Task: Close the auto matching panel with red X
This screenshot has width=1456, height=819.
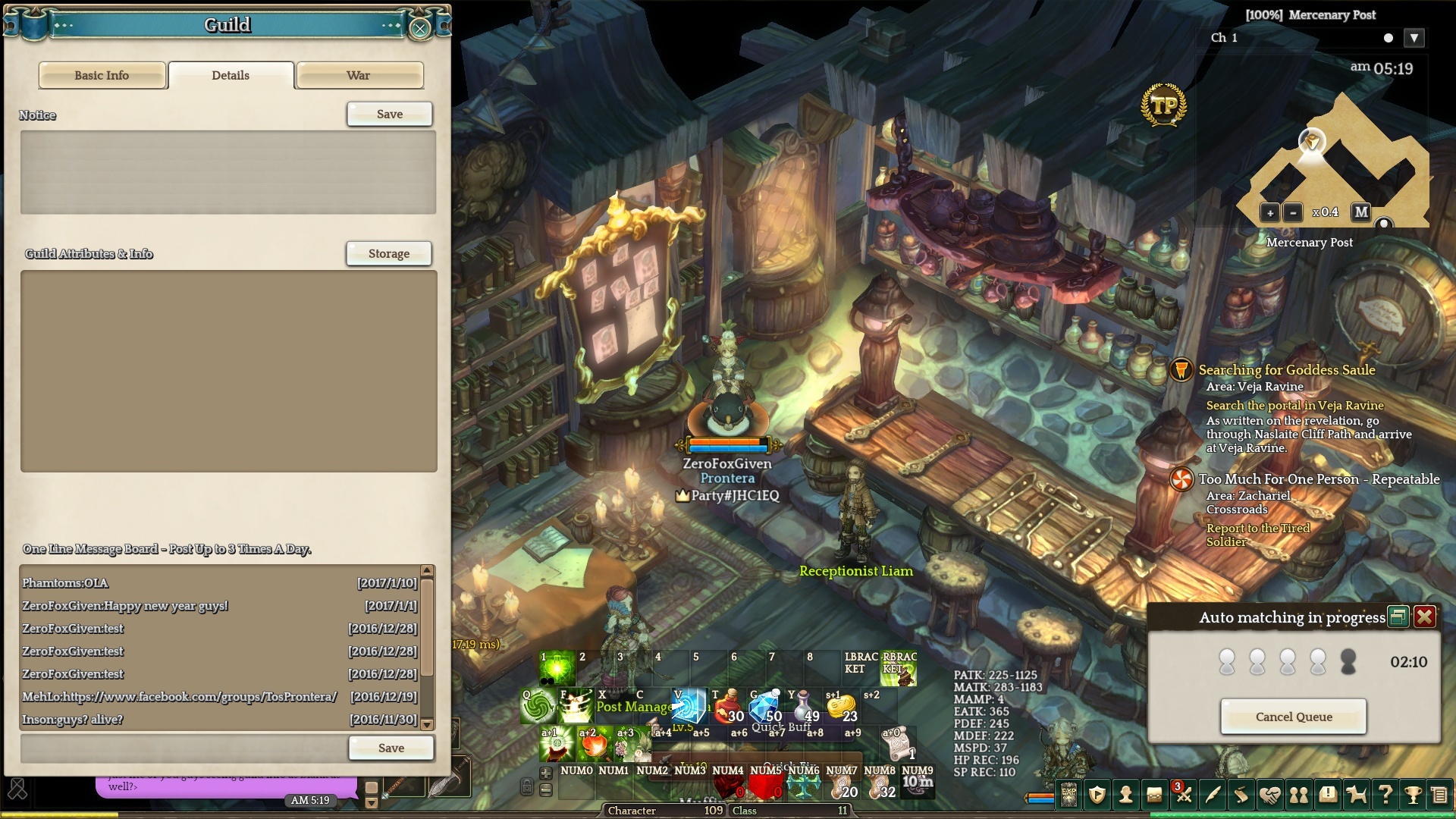Action: 1424,617
